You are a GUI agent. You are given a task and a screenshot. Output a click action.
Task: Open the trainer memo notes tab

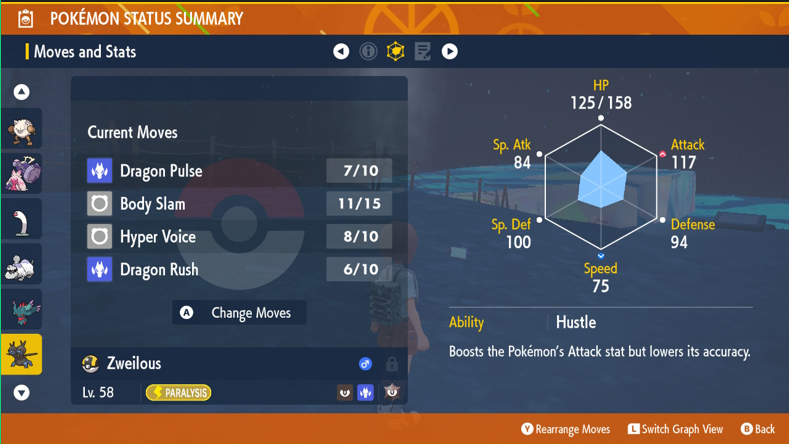pyautogui.click(x=422, y=51)
